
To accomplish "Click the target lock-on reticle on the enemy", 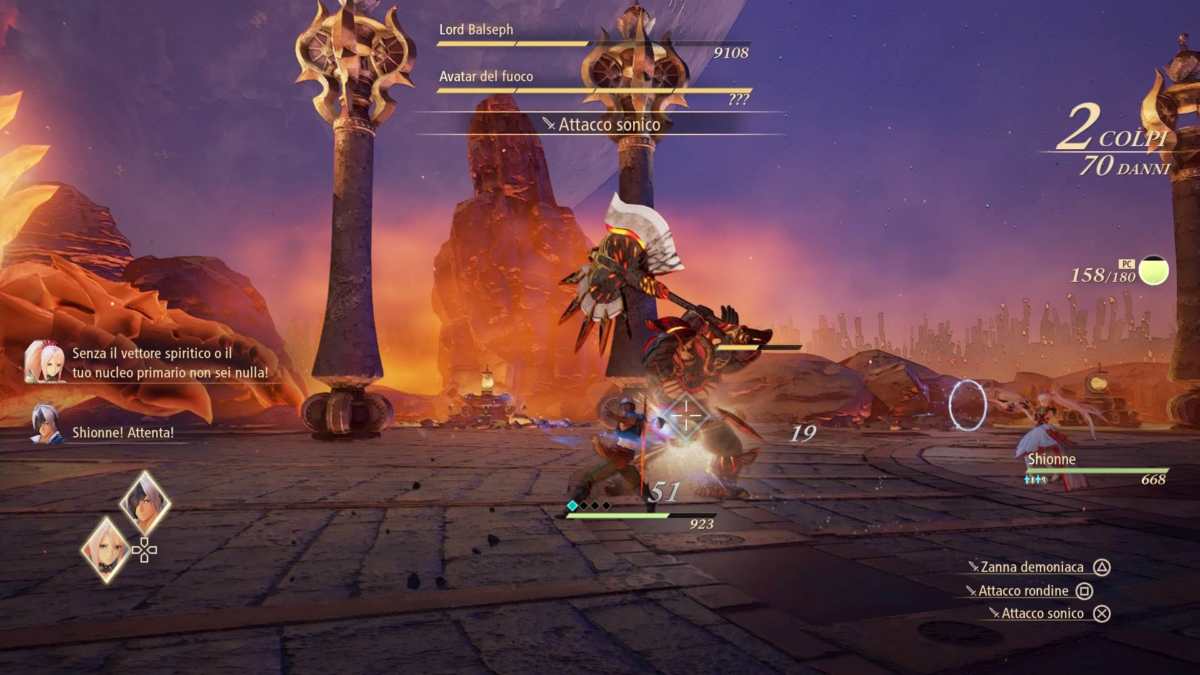I will coord(686,415).
